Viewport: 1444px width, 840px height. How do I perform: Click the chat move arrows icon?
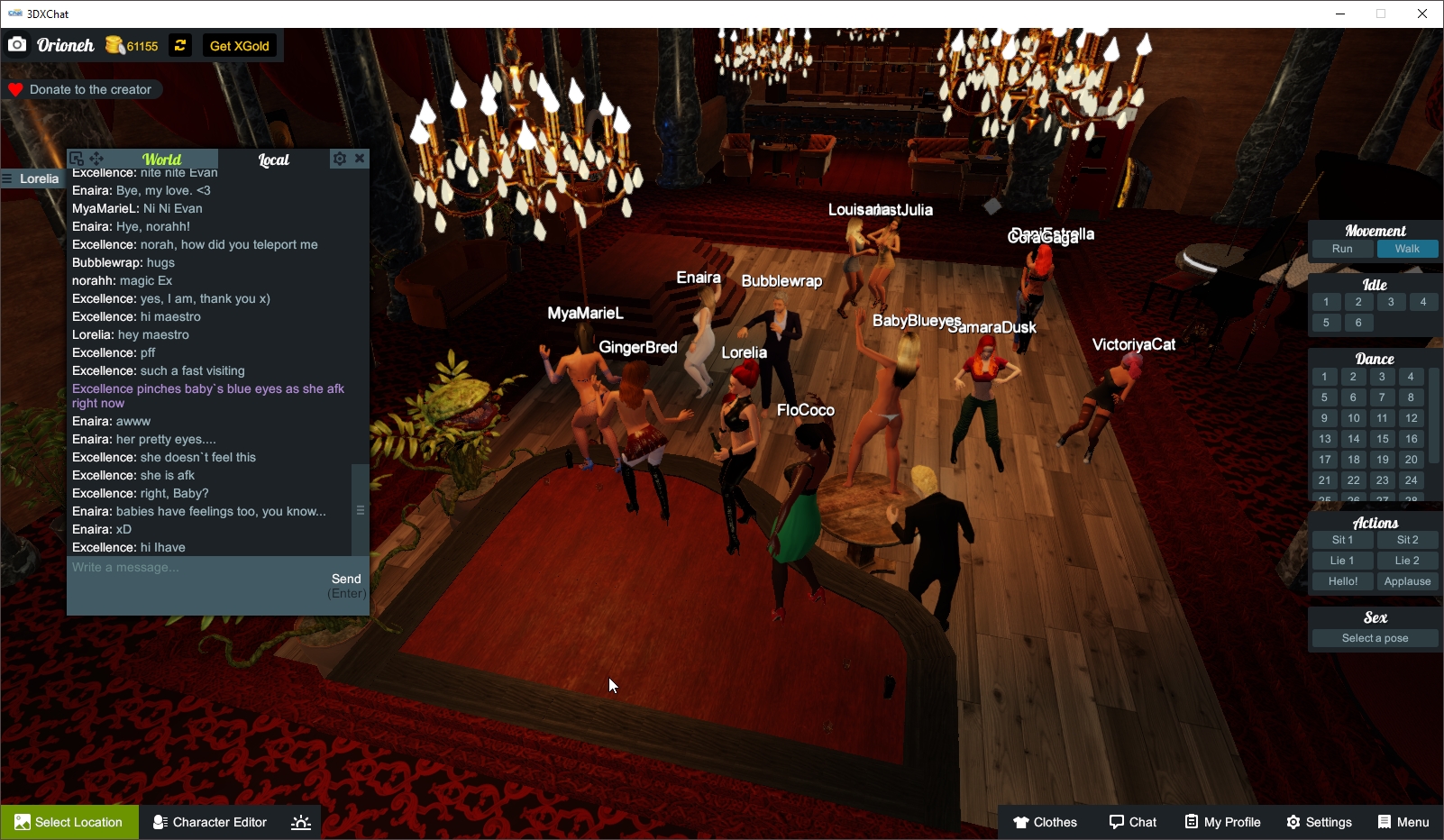click(x=96, y=158)
